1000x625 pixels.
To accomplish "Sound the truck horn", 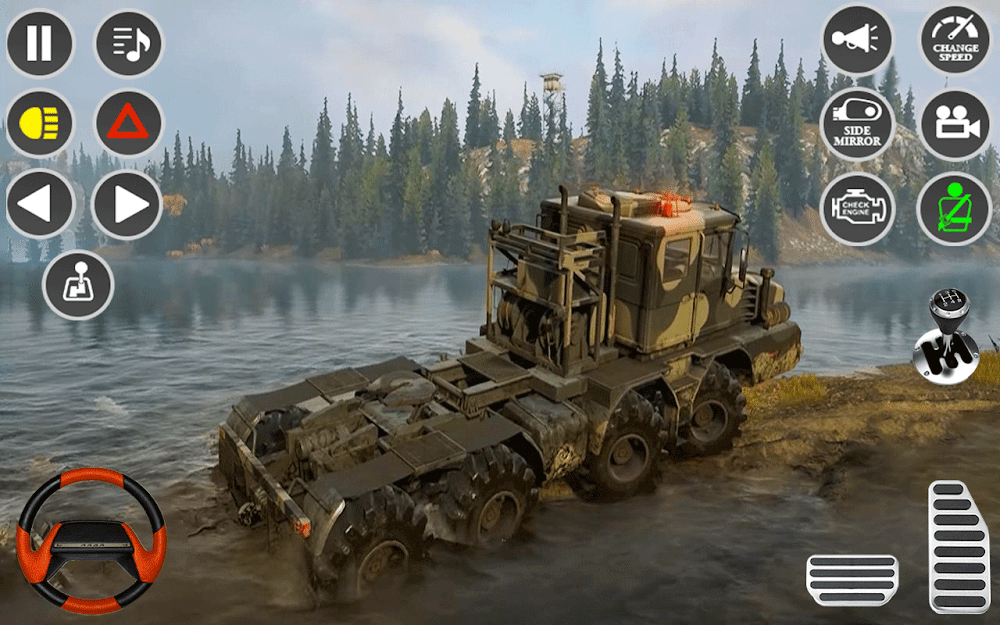I will pos(857,41).
